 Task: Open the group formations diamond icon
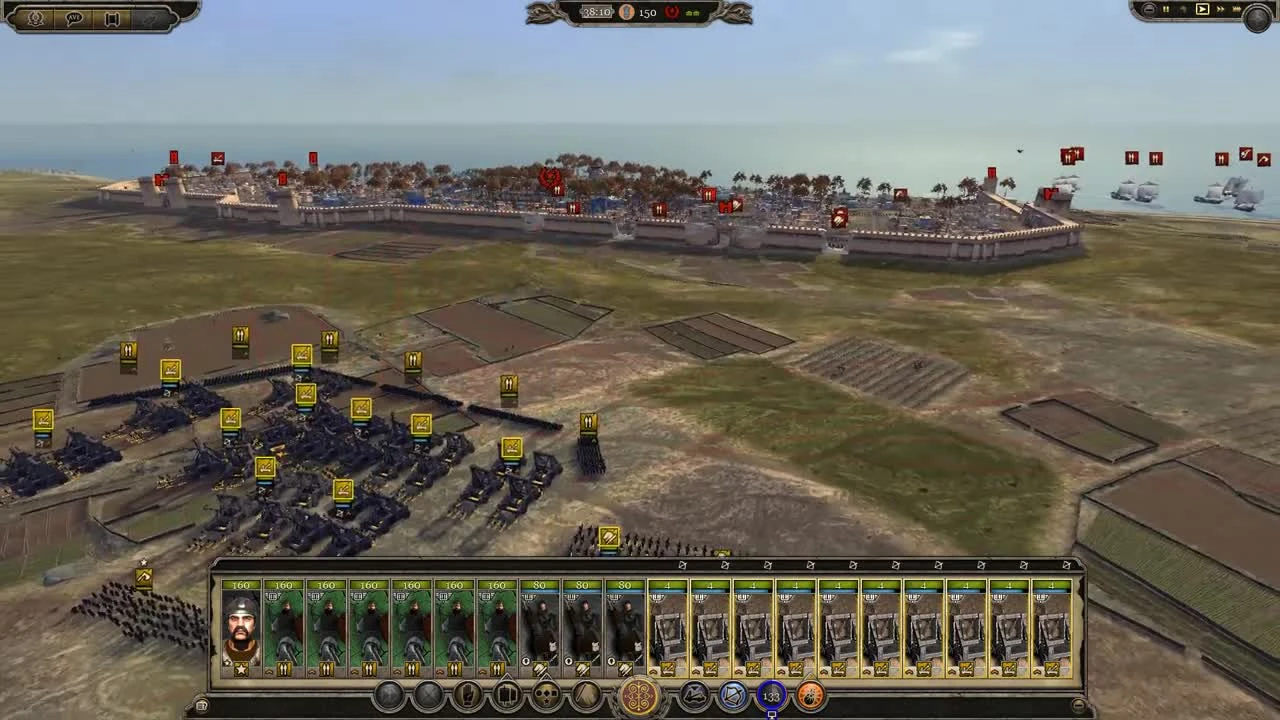[x=546, y=696]
